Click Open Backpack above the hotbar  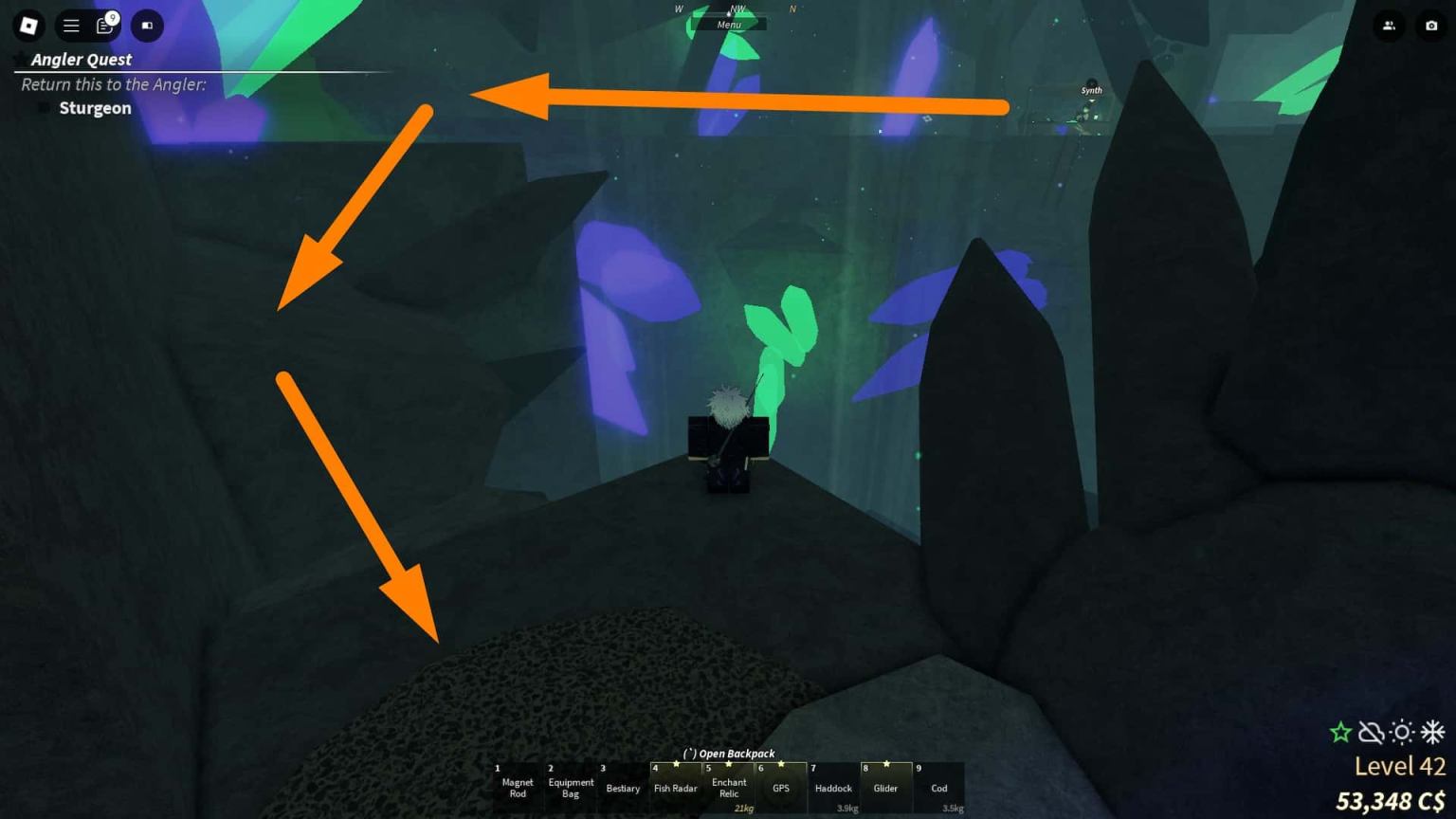point(727,753)
